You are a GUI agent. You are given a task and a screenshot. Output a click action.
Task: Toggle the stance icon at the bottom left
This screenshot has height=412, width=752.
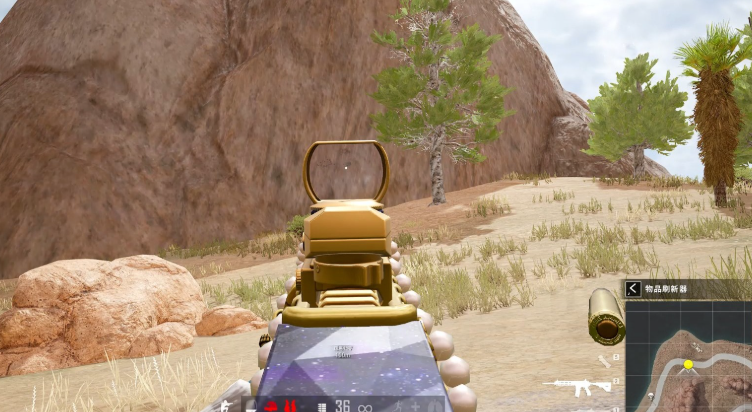click(227, 404)
